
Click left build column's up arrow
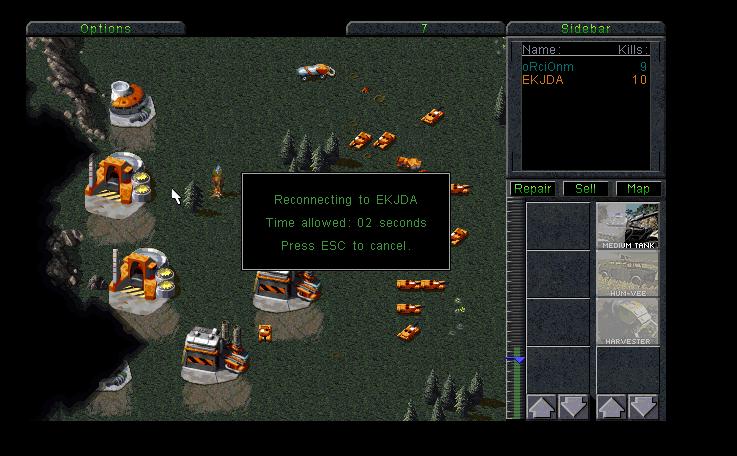click(542, 407)
